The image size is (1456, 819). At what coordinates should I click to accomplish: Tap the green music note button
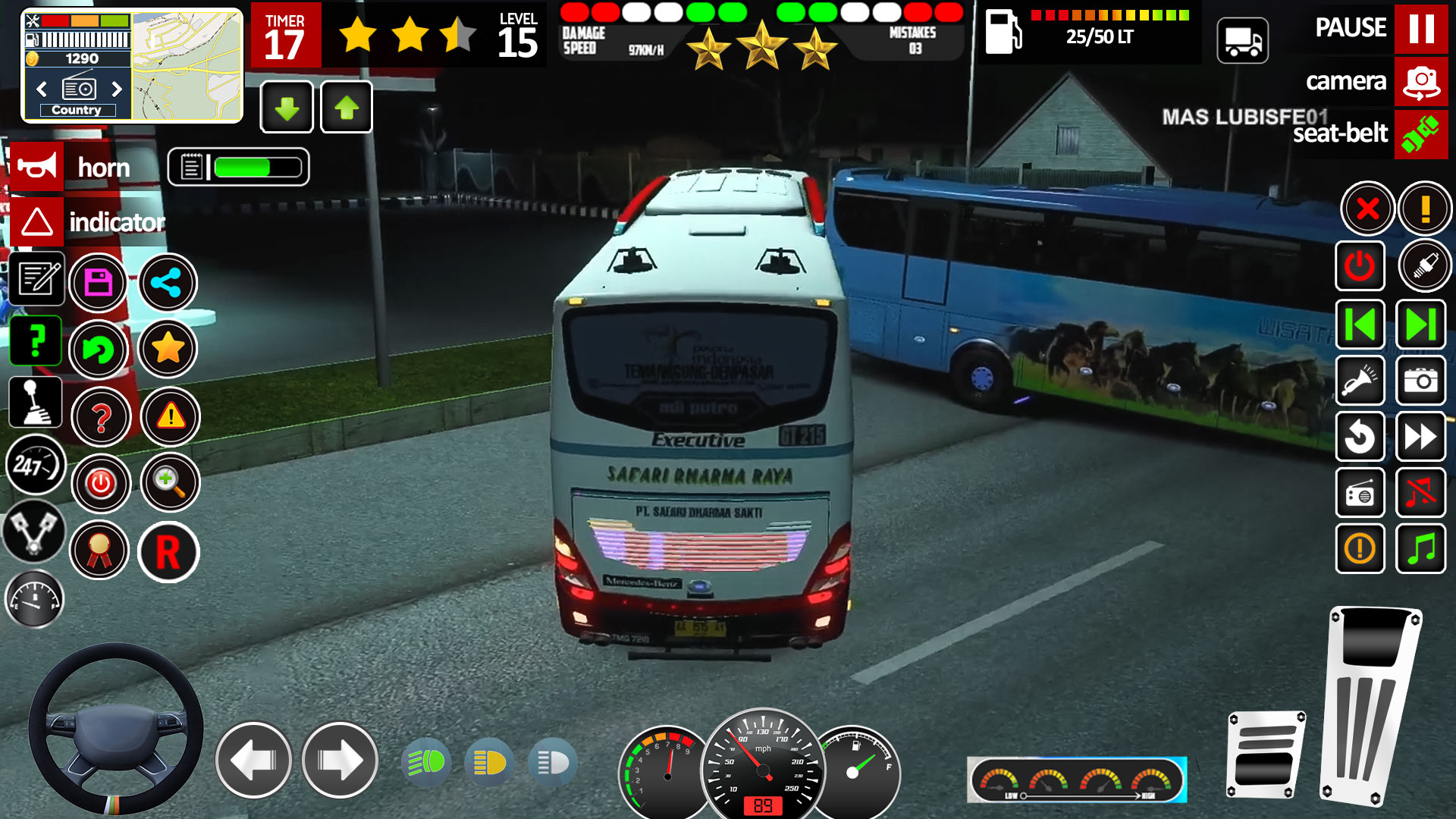(x=1420, y=548)
